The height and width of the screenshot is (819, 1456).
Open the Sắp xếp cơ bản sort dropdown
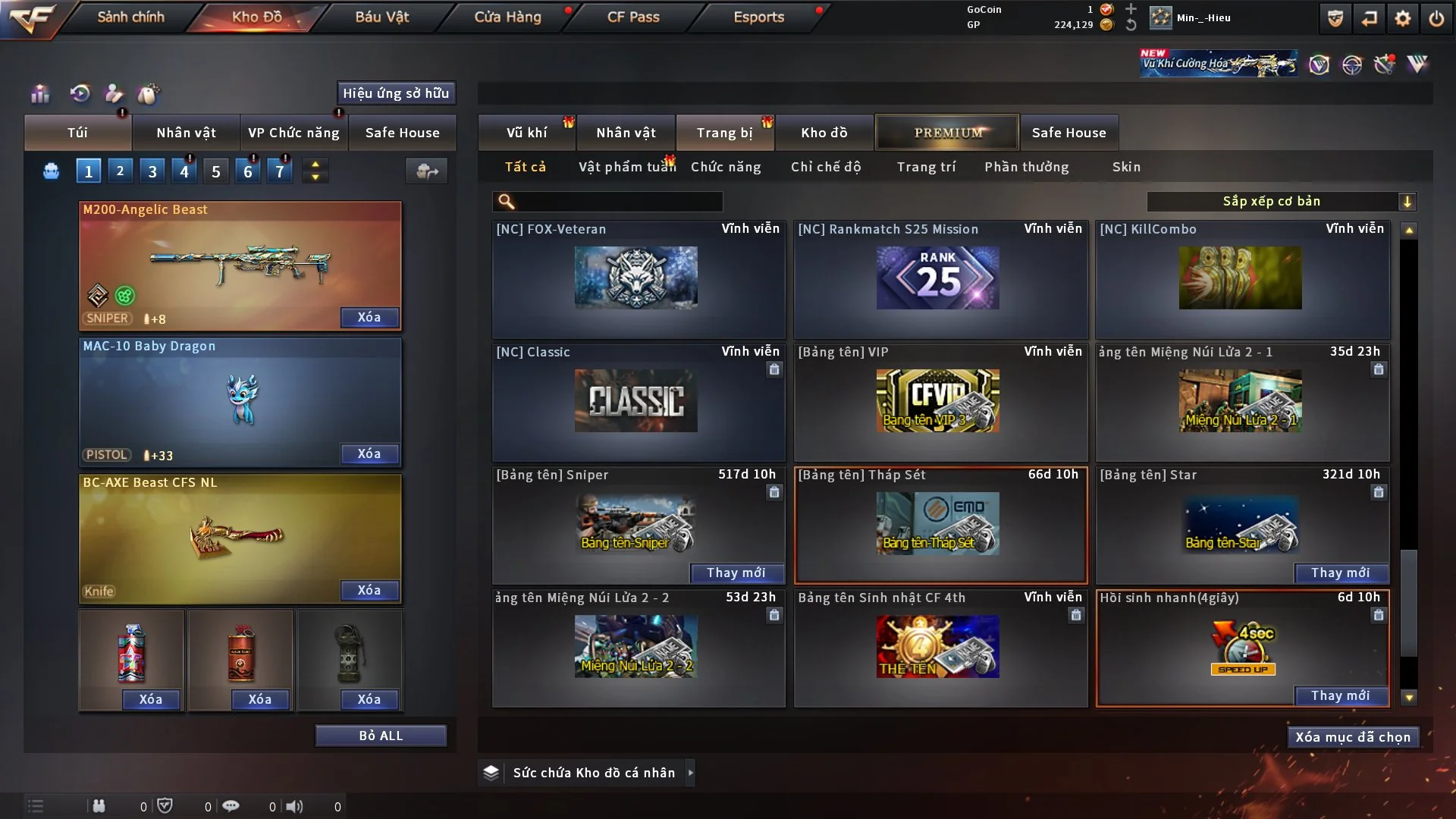point(1281,202)
